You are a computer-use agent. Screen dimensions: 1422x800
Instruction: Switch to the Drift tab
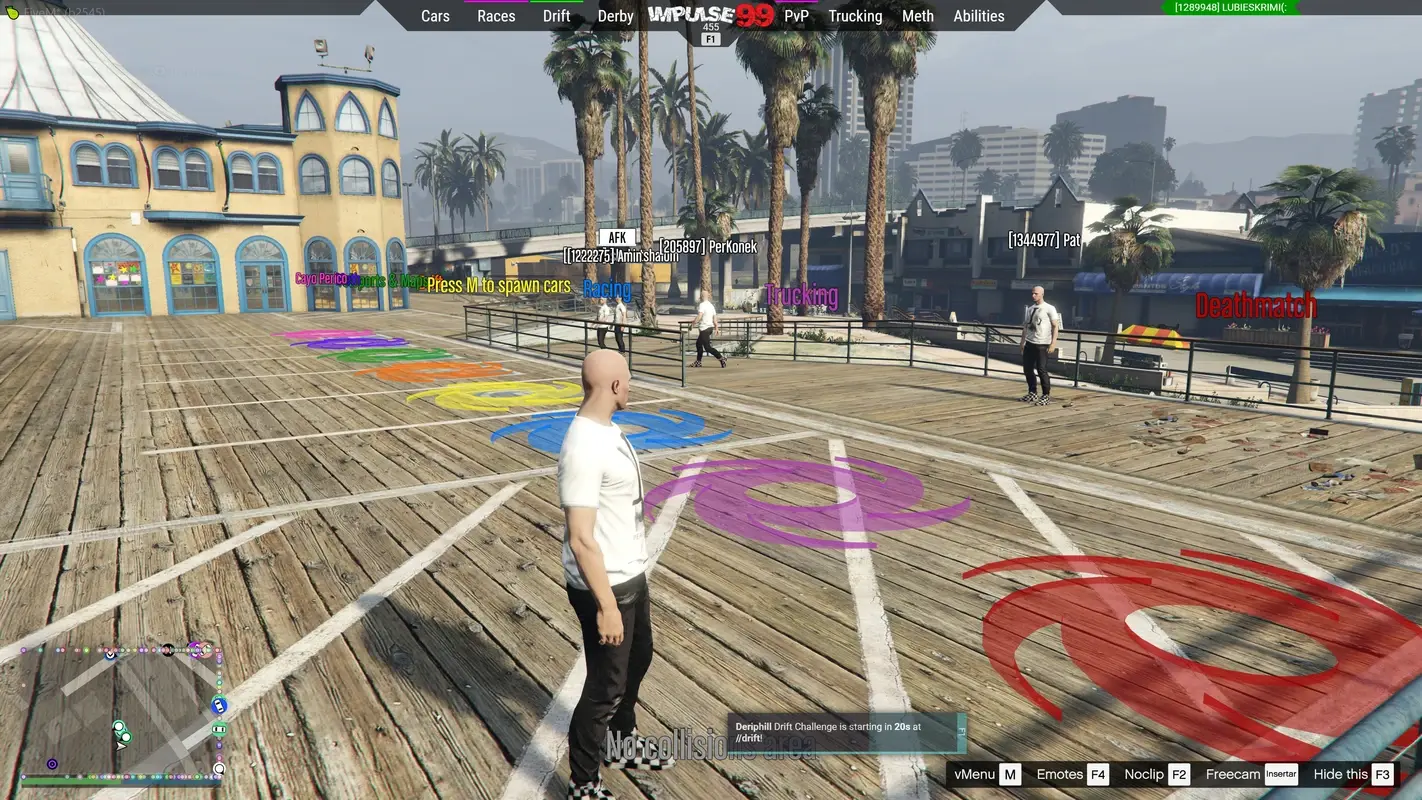pyautogui.click(x=556, y=16)
